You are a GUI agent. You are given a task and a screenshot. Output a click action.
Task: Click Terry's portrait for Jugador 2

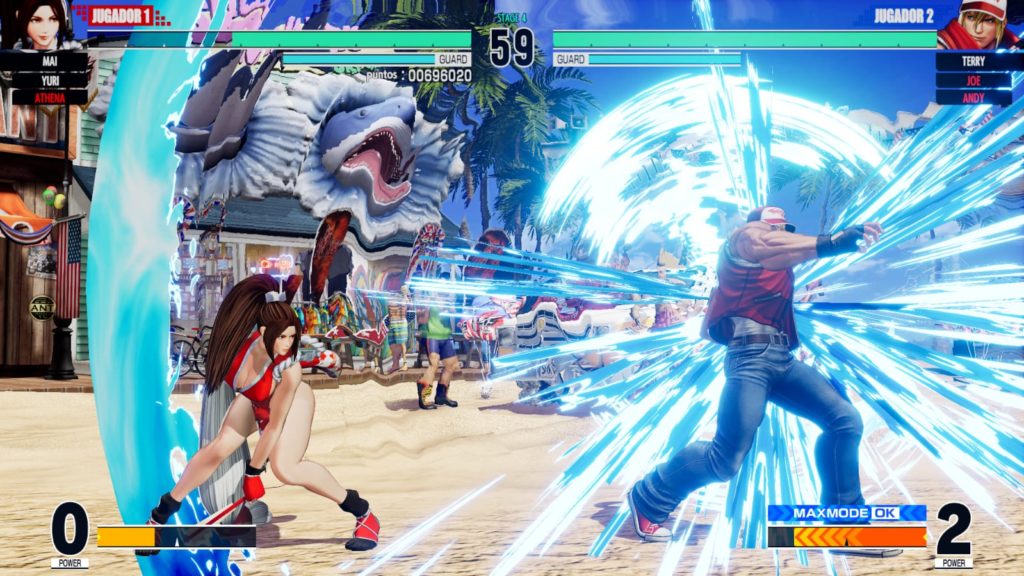[982, 24]
